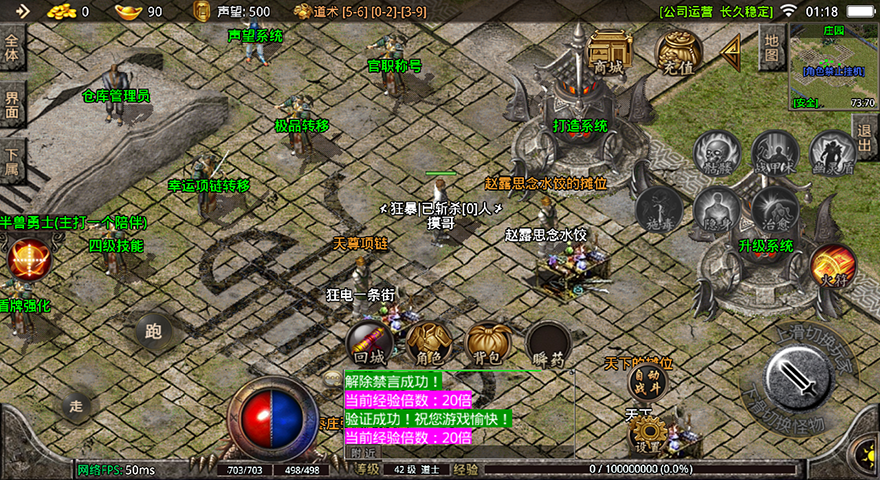The width and height of the screenshot is (880, 480).
Task: Use the 隐身 invisibility skill
Action: [x=716, y=209]
